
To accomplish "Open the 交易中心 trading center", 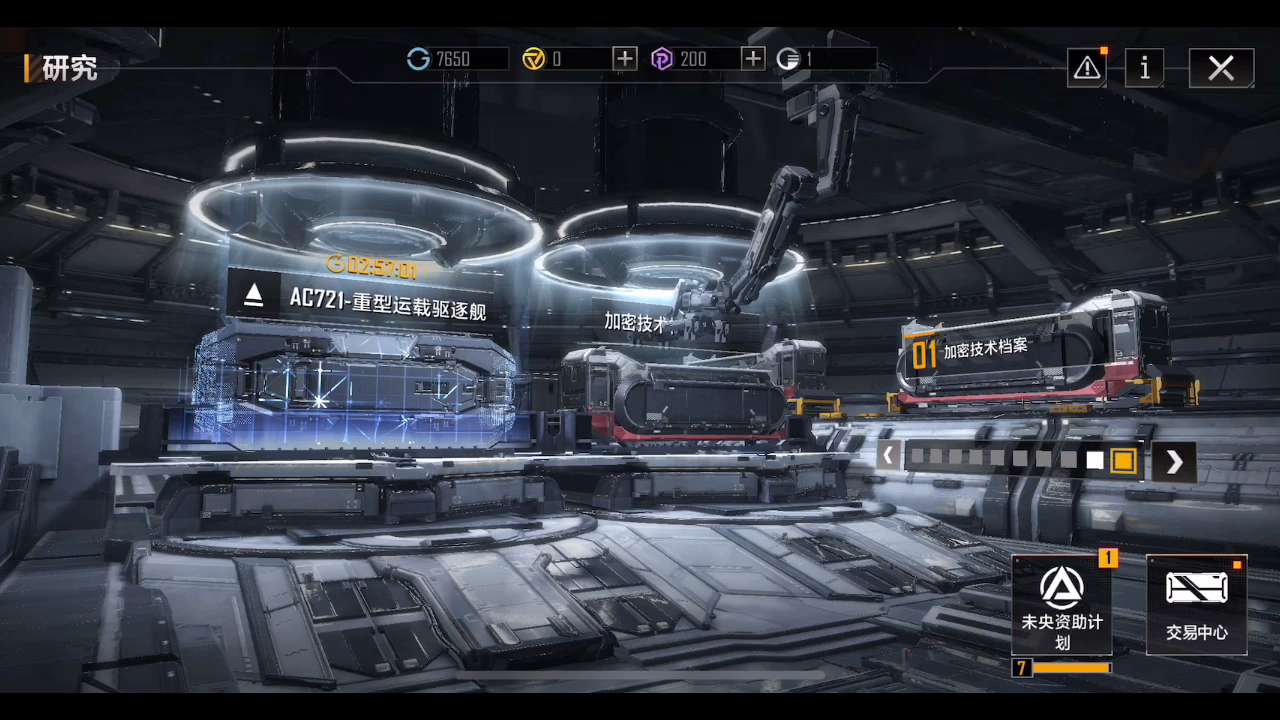I will point(1196,605).
